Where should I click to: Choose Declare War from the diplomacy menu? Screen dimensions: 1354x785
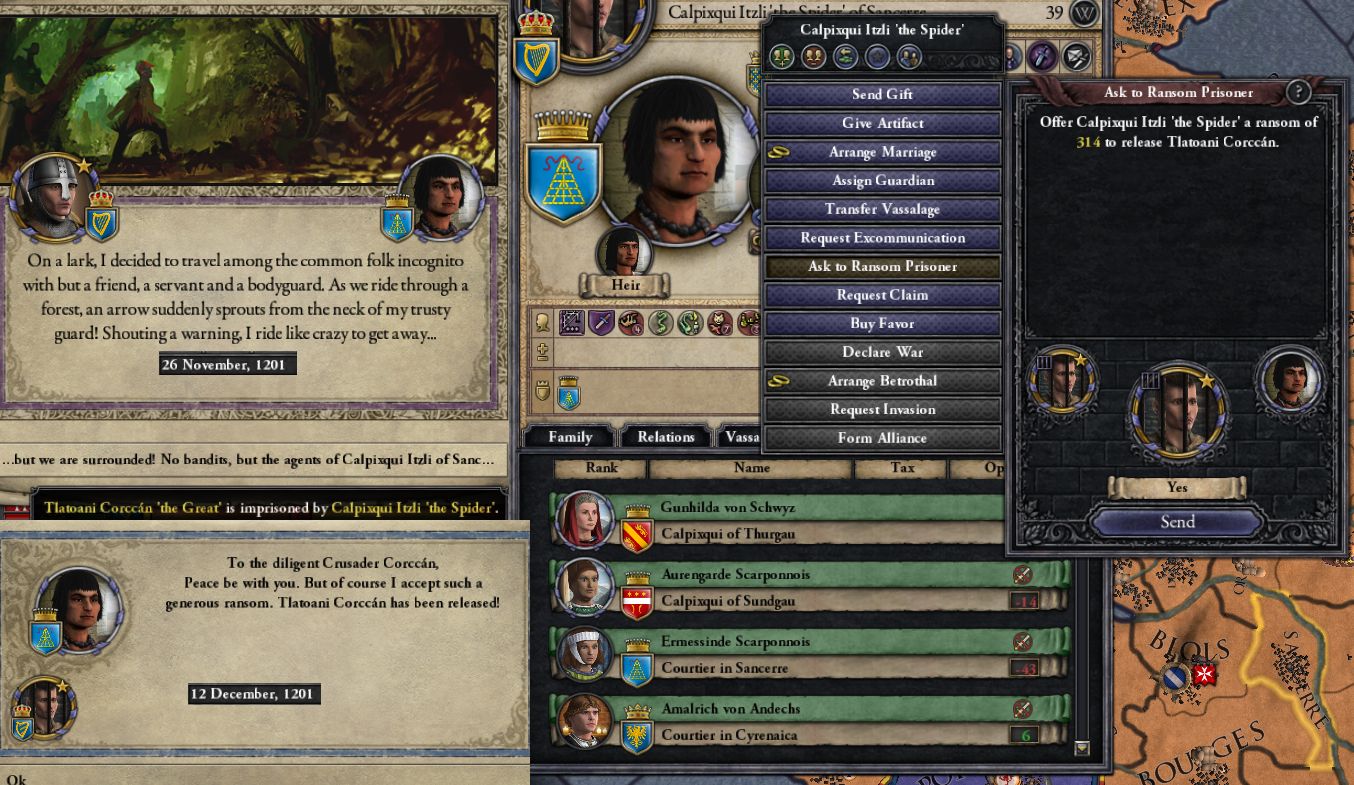[883, 352]
